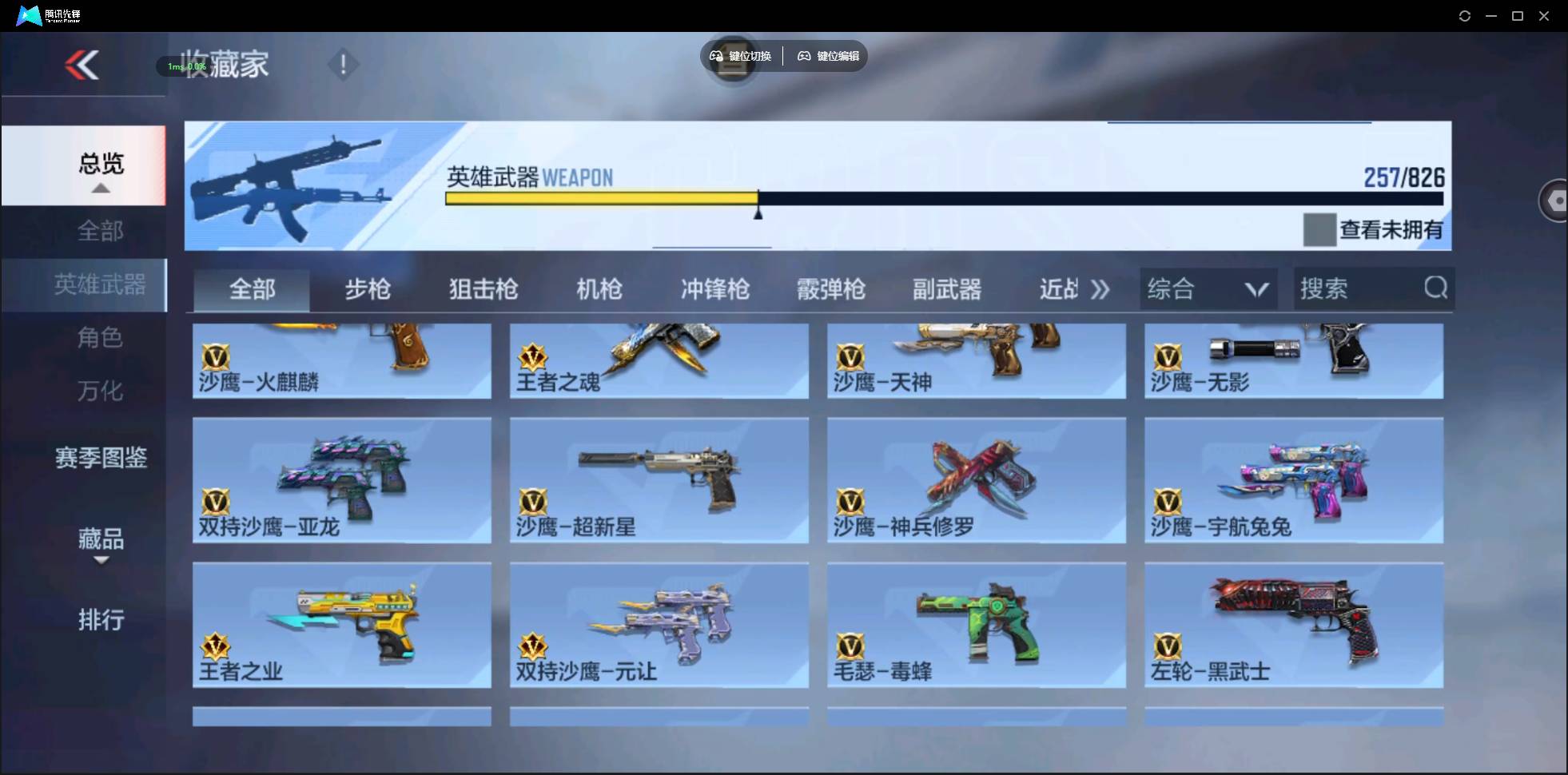Switch to the 副武器 tab
Image resolution: width=1568 pixels, height=775 pixels.
947,289
